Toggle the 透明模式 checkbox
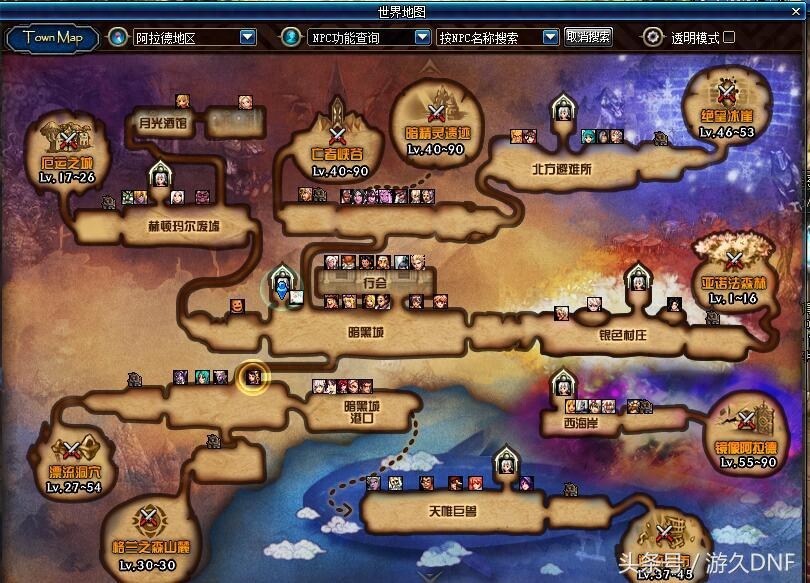Viewport: 810px width, 583px height. pyautogui.click(x=729, y=38)
